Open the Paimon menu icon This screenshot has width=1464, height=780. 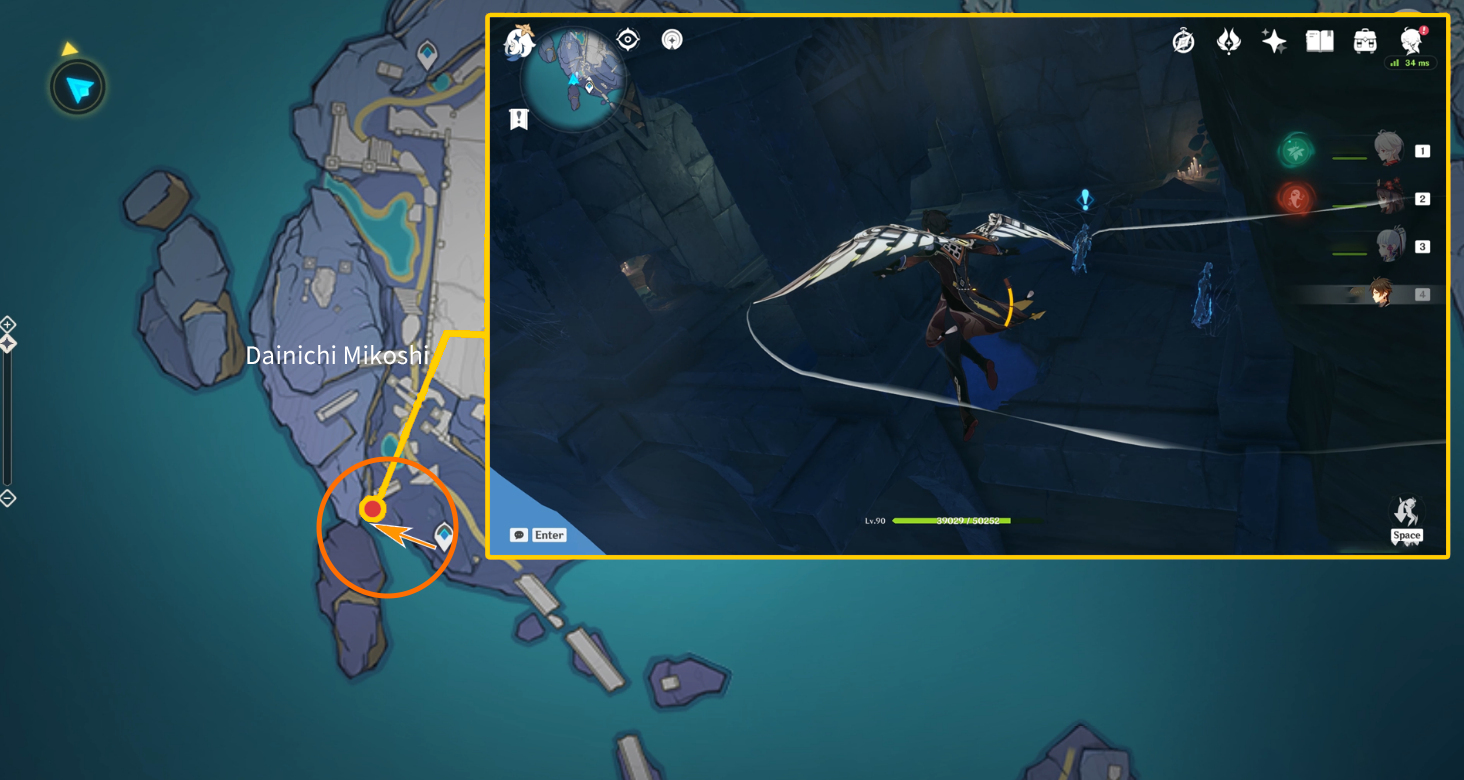(x=520, y=42)
